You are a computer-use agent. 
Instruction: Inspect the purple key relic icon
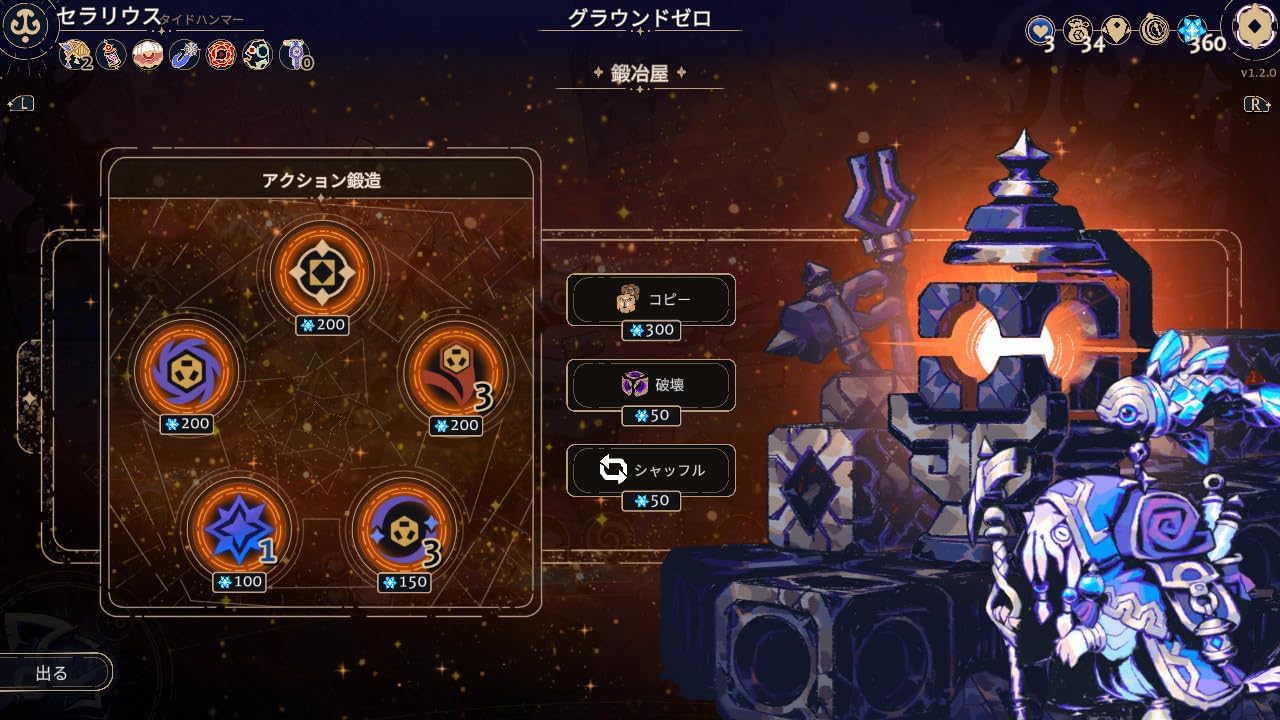(x=293, y=54)
